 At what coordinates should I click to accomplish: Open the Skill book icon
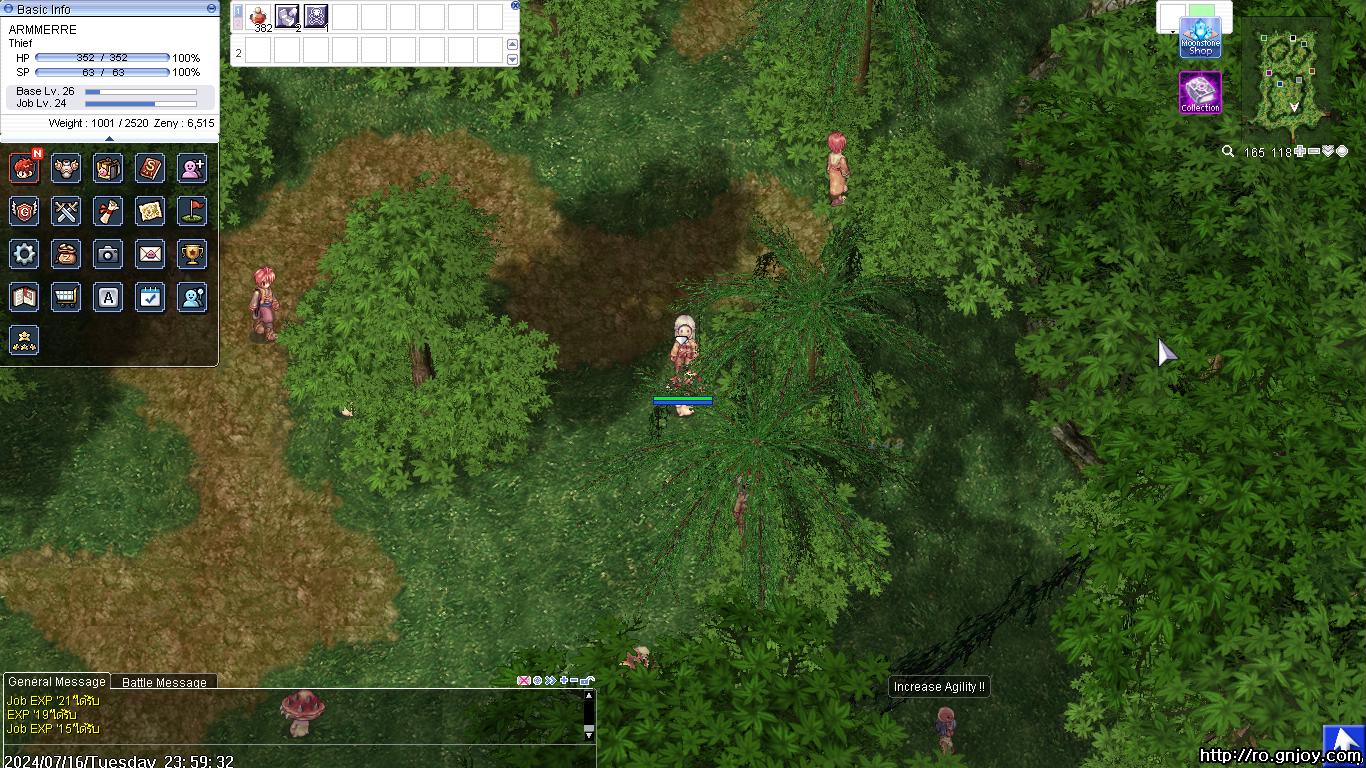[x=150, y=168]
